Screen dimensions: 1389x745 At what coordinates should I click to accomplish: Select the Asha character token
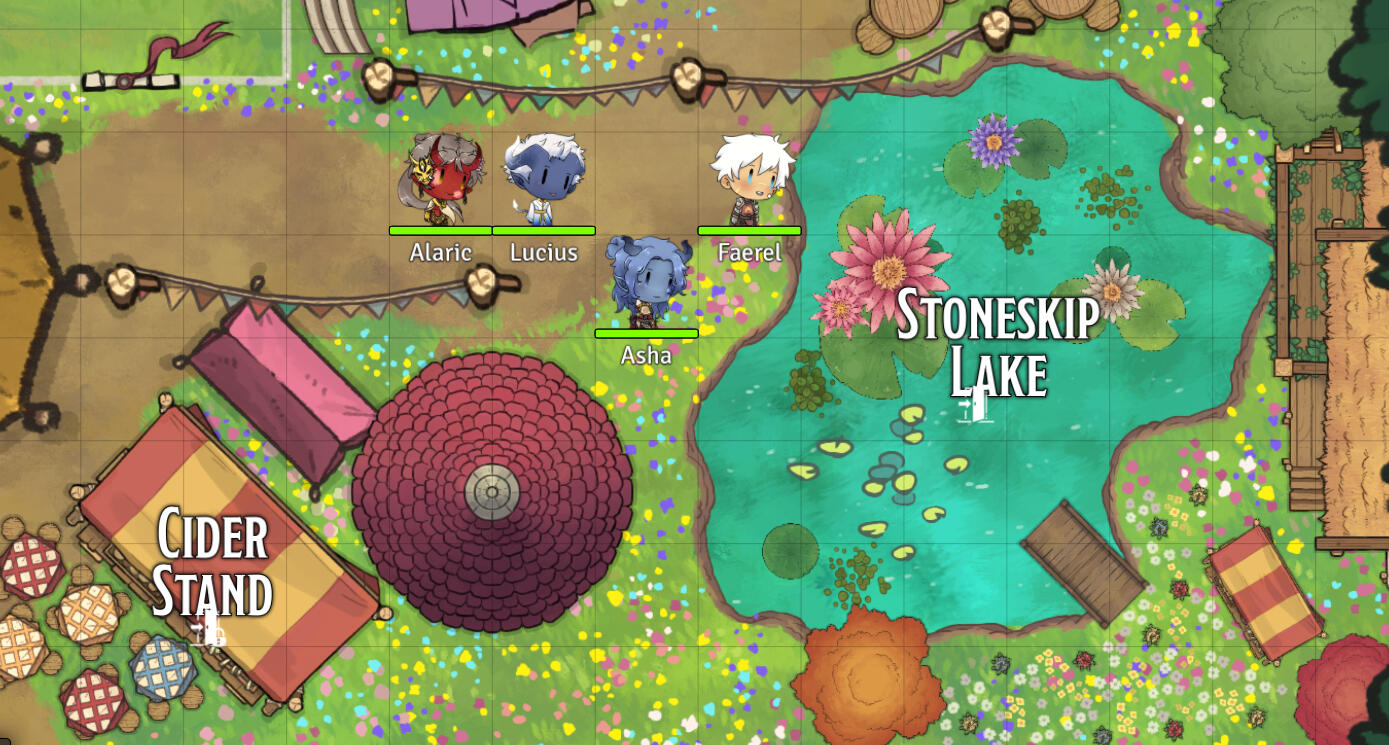[x=646, y=281]
